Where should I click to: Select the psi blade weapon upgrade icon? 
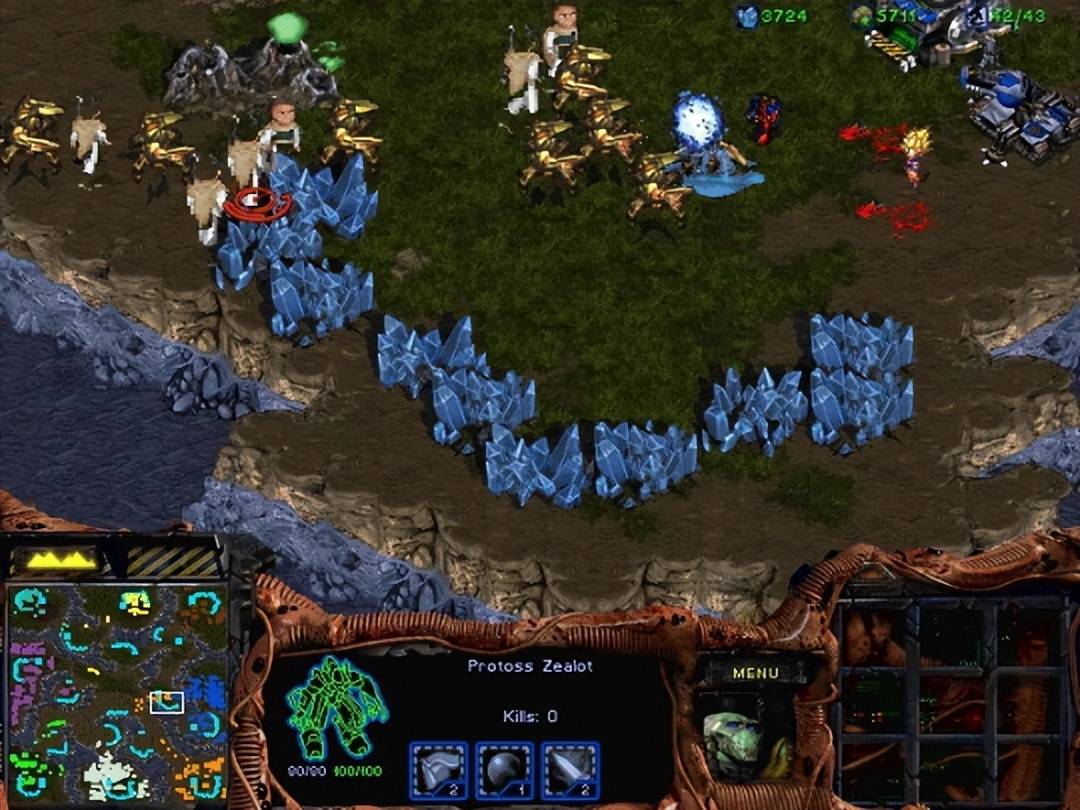pyautogui.click(x=570, y=770)
